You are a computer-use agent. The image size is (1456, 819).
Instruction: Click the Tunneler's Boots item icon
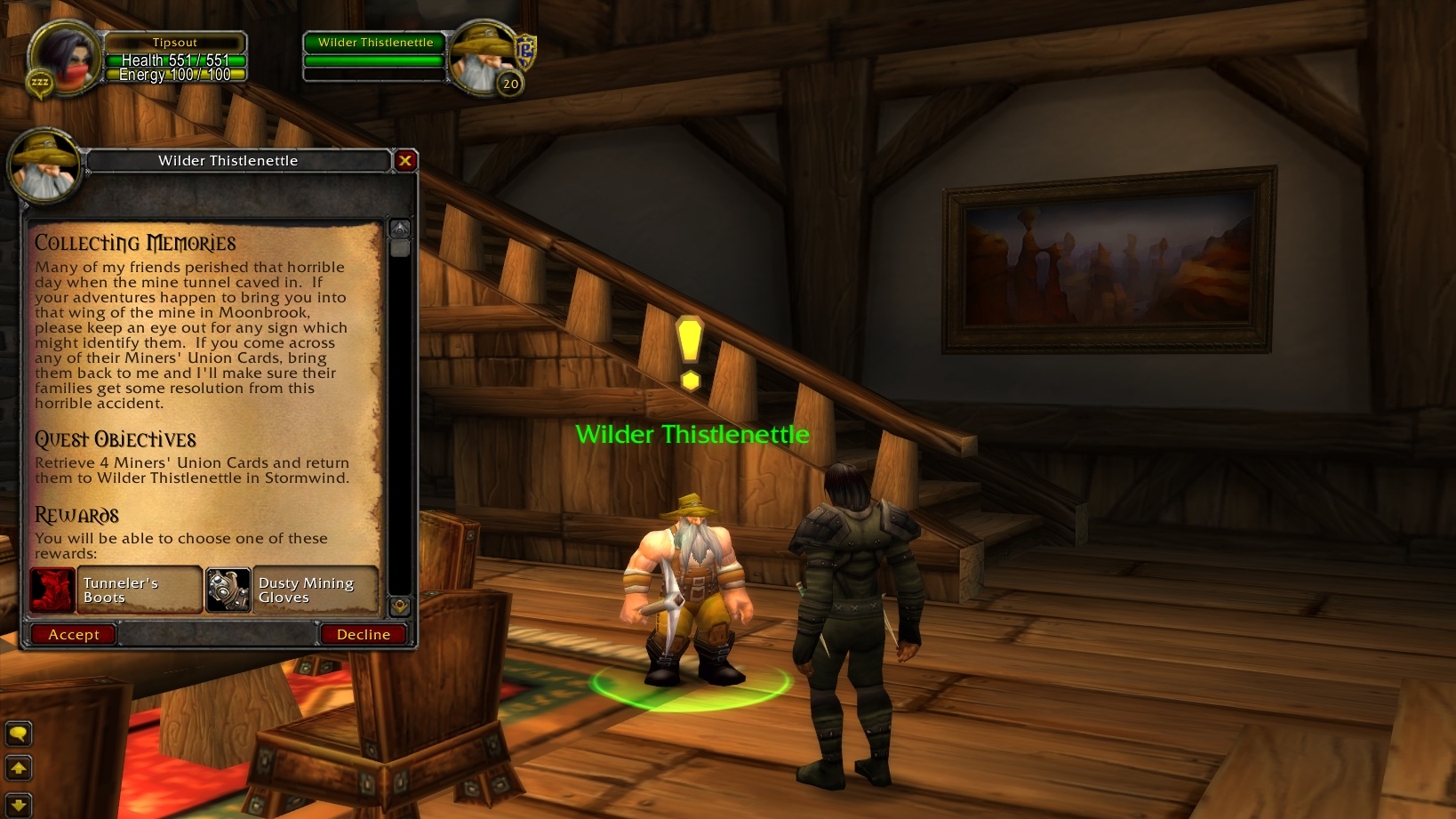[x=51, y=590]
